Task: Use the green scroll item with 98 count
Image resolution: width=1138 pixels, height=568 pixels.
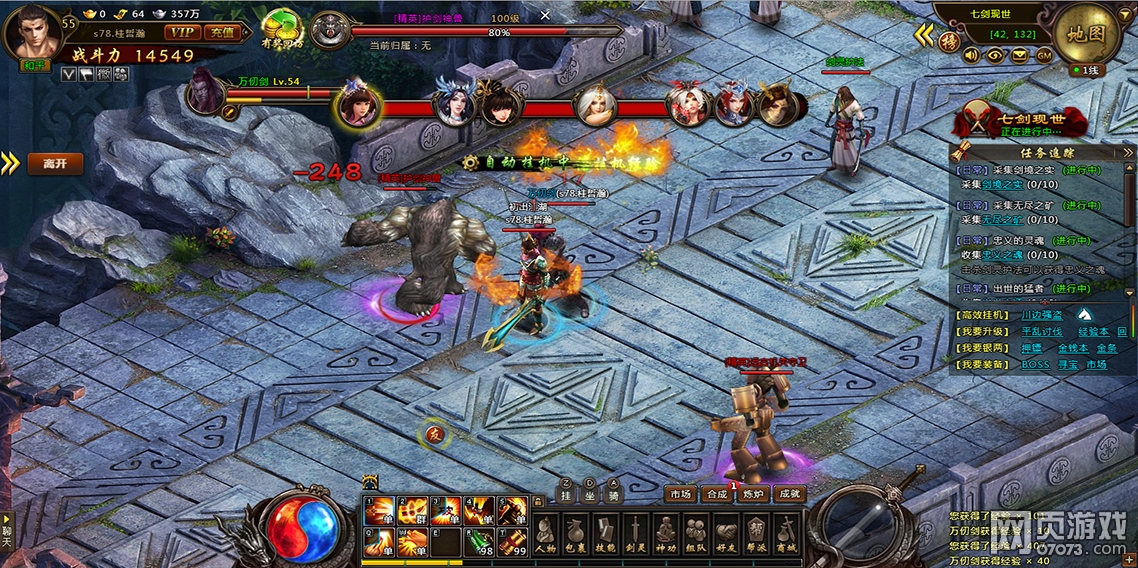Action: [x=481, y=542]
